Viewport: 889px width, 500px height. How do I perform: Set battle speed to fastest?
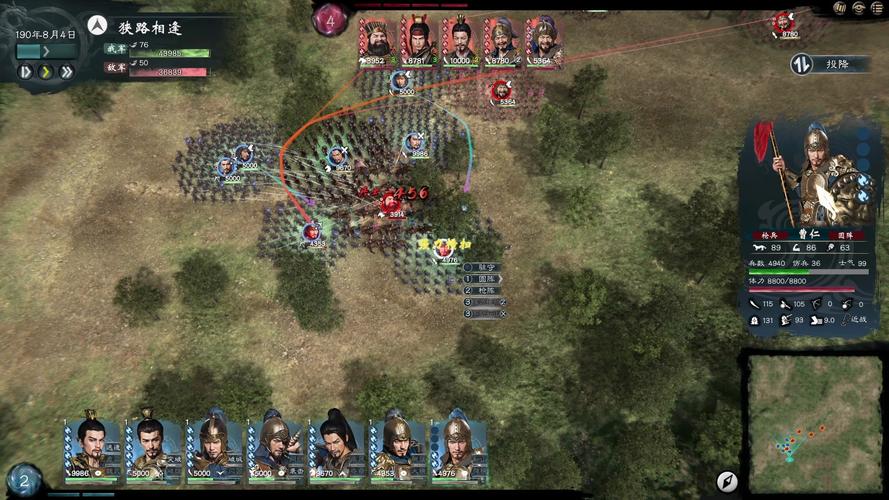(x=66, y=72)
